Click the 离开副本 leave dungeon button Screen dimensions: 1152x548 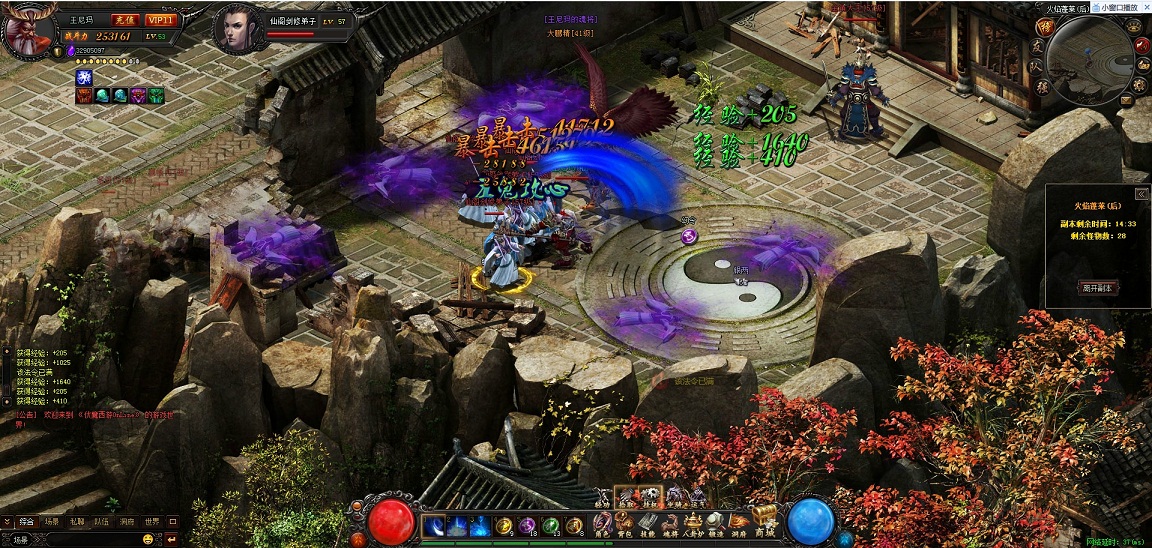pos(1097,287)
